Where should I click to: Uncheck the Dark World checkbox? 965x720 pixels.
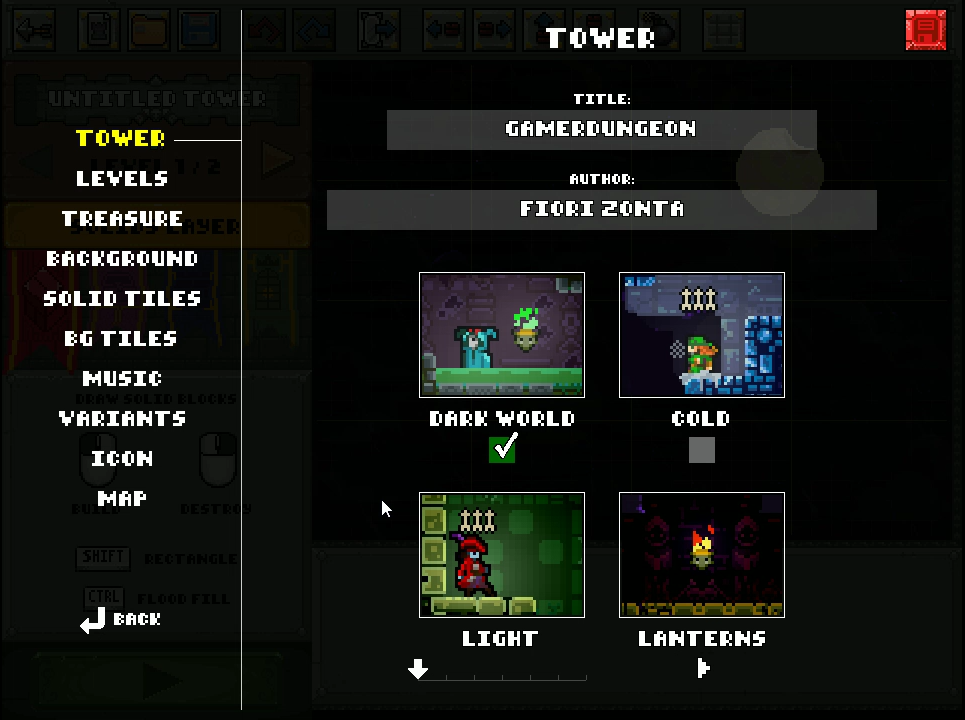coord(503,450)
